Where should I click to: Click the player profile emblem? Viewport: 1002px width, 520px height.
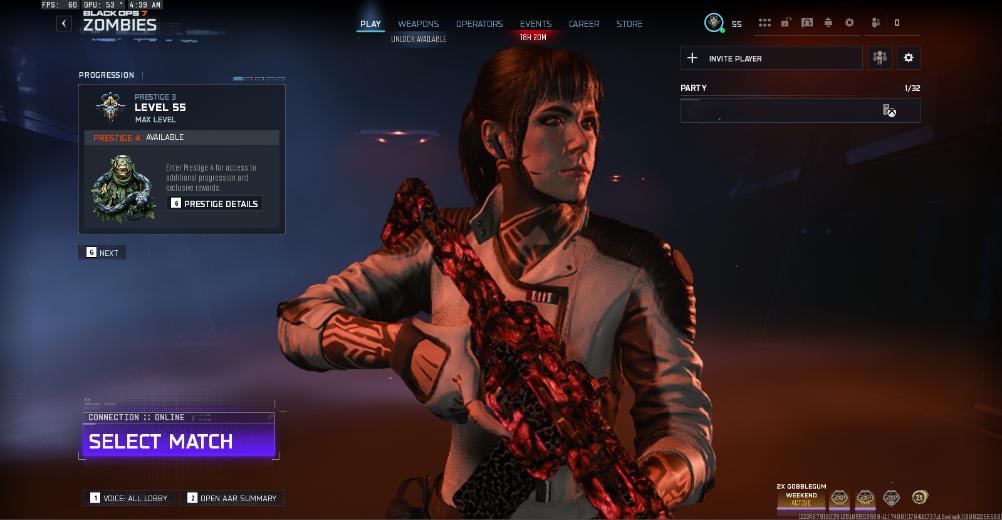tap(713, 22)
